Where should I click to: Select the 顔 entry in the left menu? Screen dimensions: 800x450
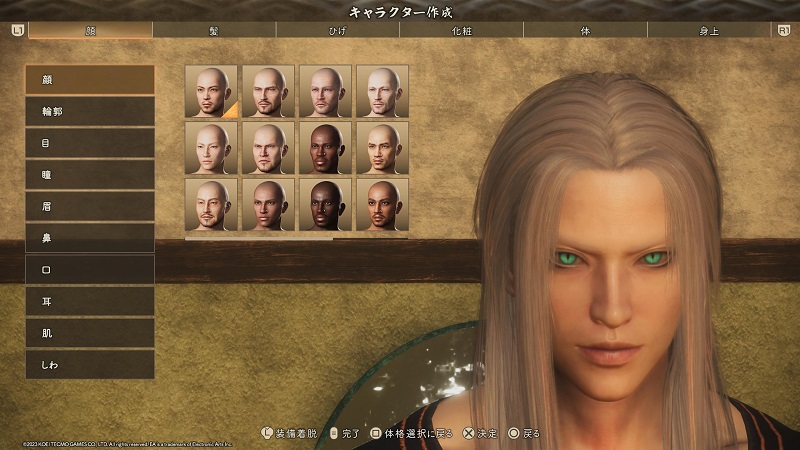pos(90,80)
